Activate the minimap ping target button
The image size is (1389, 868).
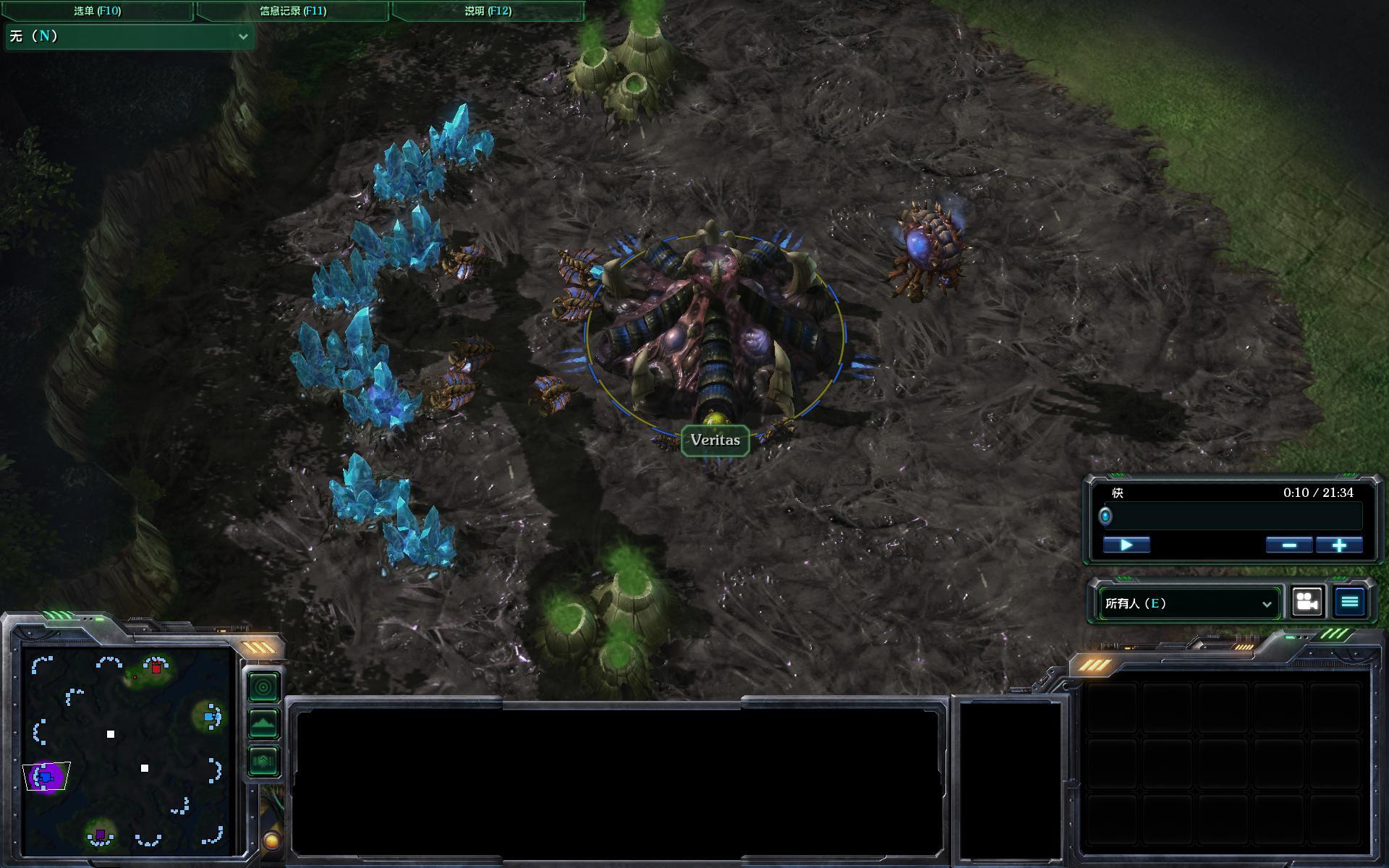click(263, 686)
